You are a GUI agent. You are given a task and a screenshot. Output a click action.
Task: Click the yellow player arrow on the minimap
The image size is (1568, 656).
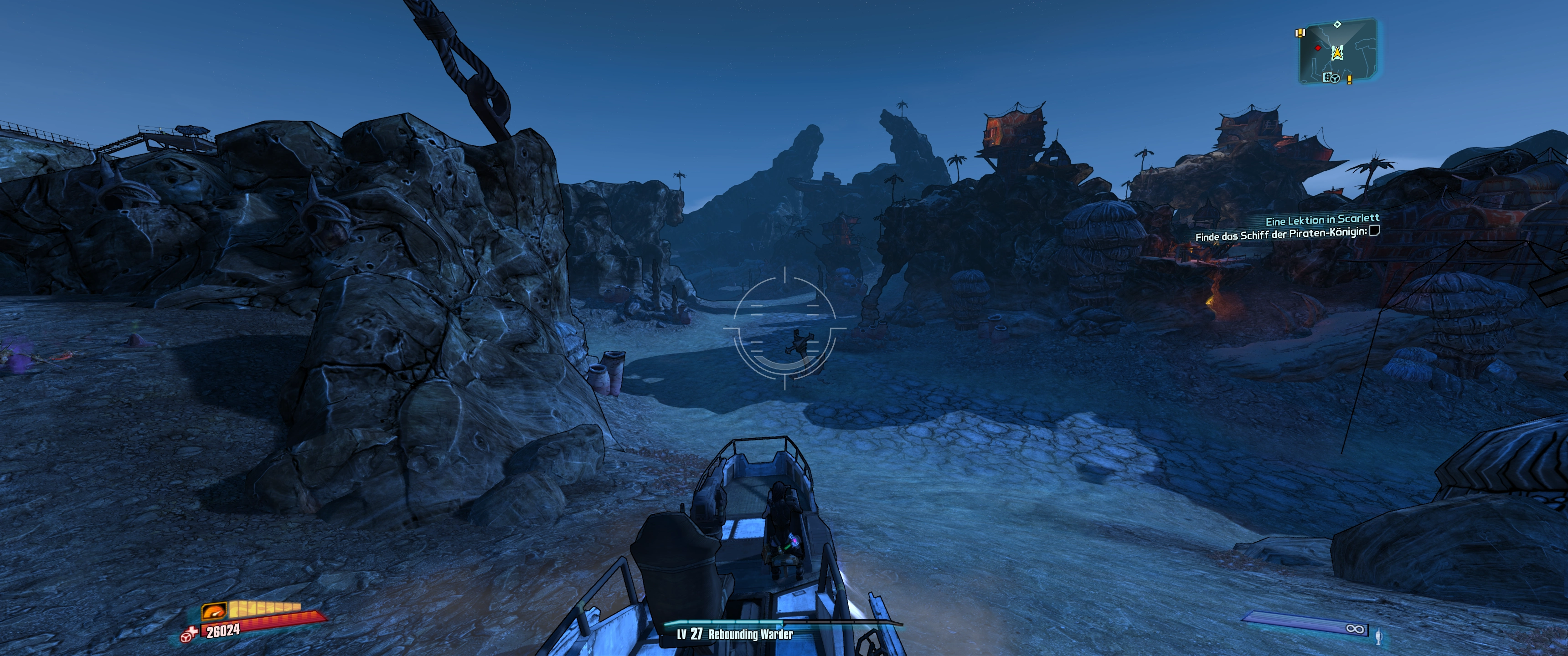1337,54
